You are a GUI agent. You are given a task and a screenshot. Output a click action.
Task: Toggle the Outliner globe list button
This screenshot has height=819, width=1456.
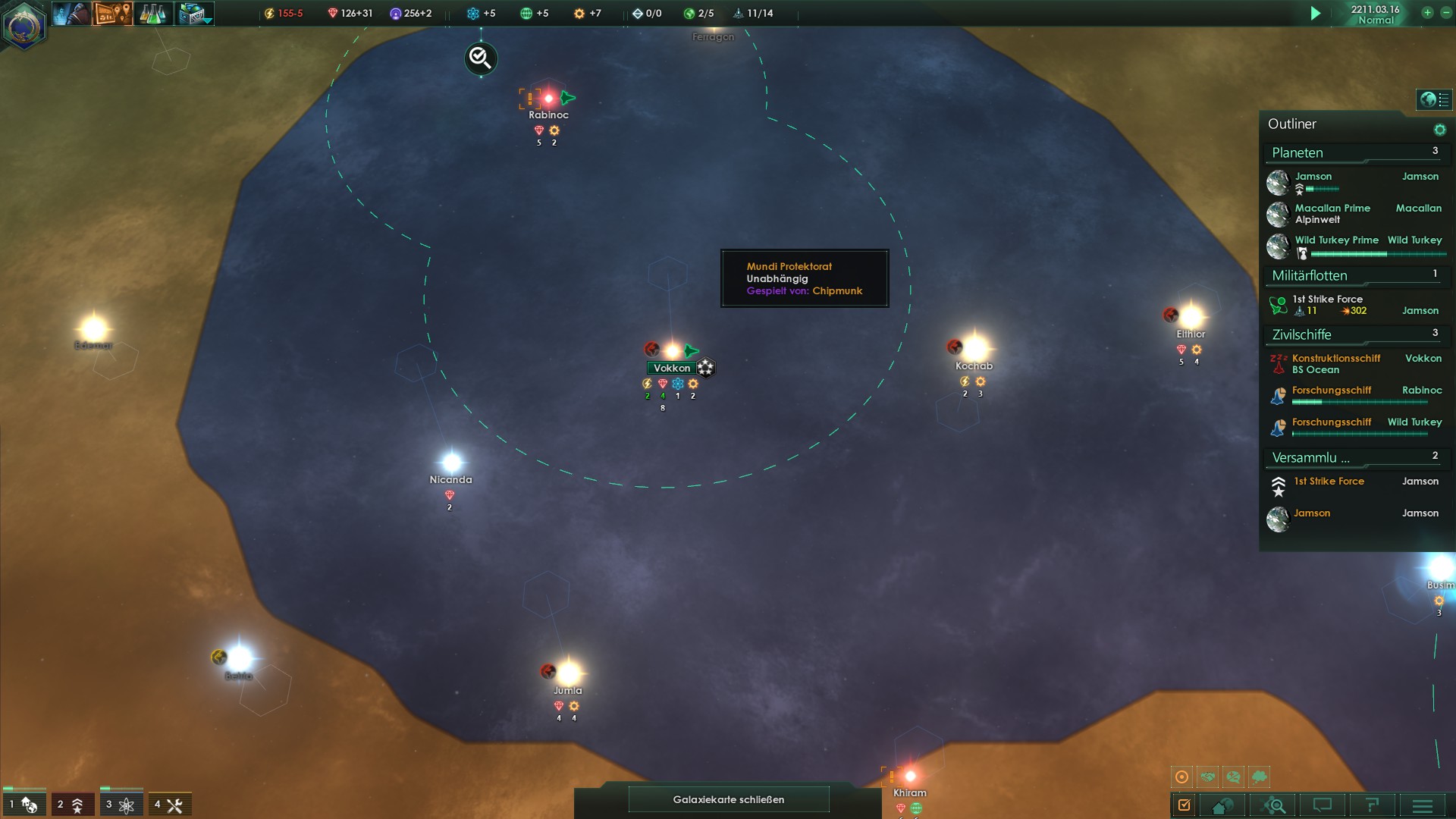[1435, 99]
